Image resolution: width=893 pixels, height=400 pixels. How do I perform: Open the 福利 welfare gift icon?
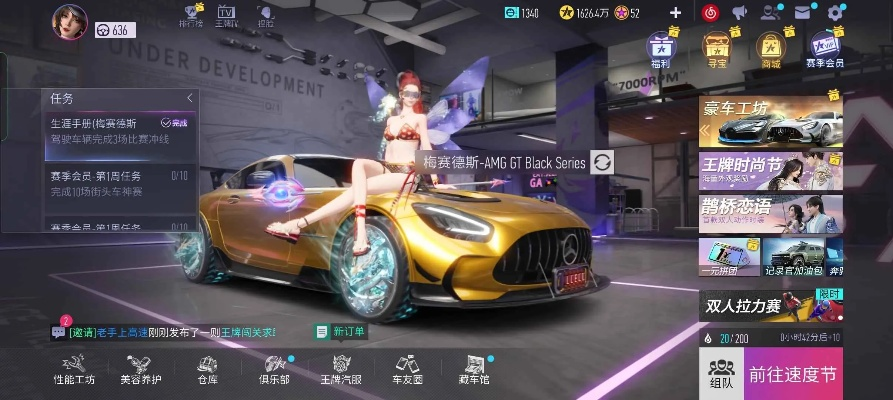point(660,51)
